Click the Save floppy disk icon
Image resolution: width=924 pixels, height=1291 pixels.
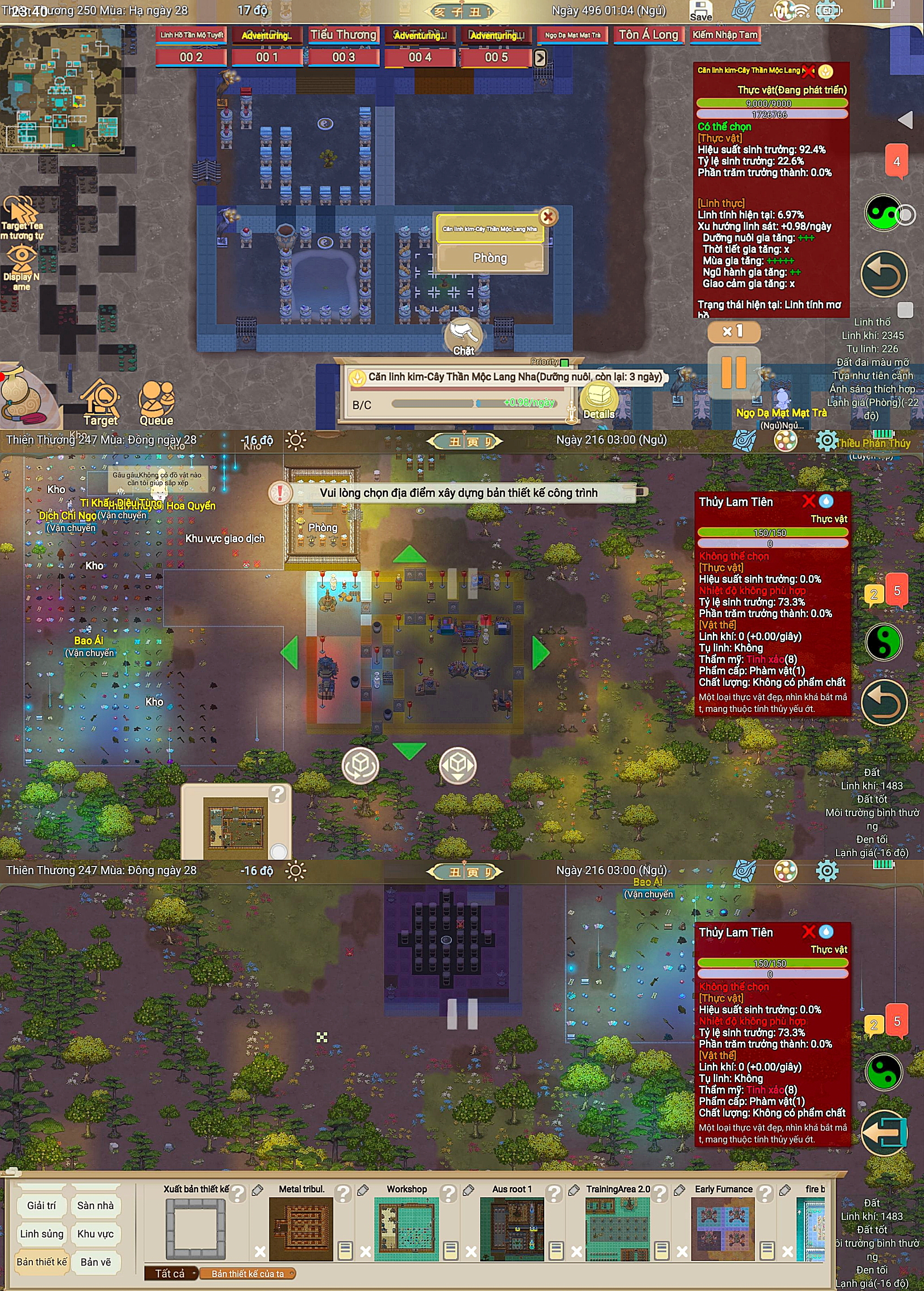700,11
